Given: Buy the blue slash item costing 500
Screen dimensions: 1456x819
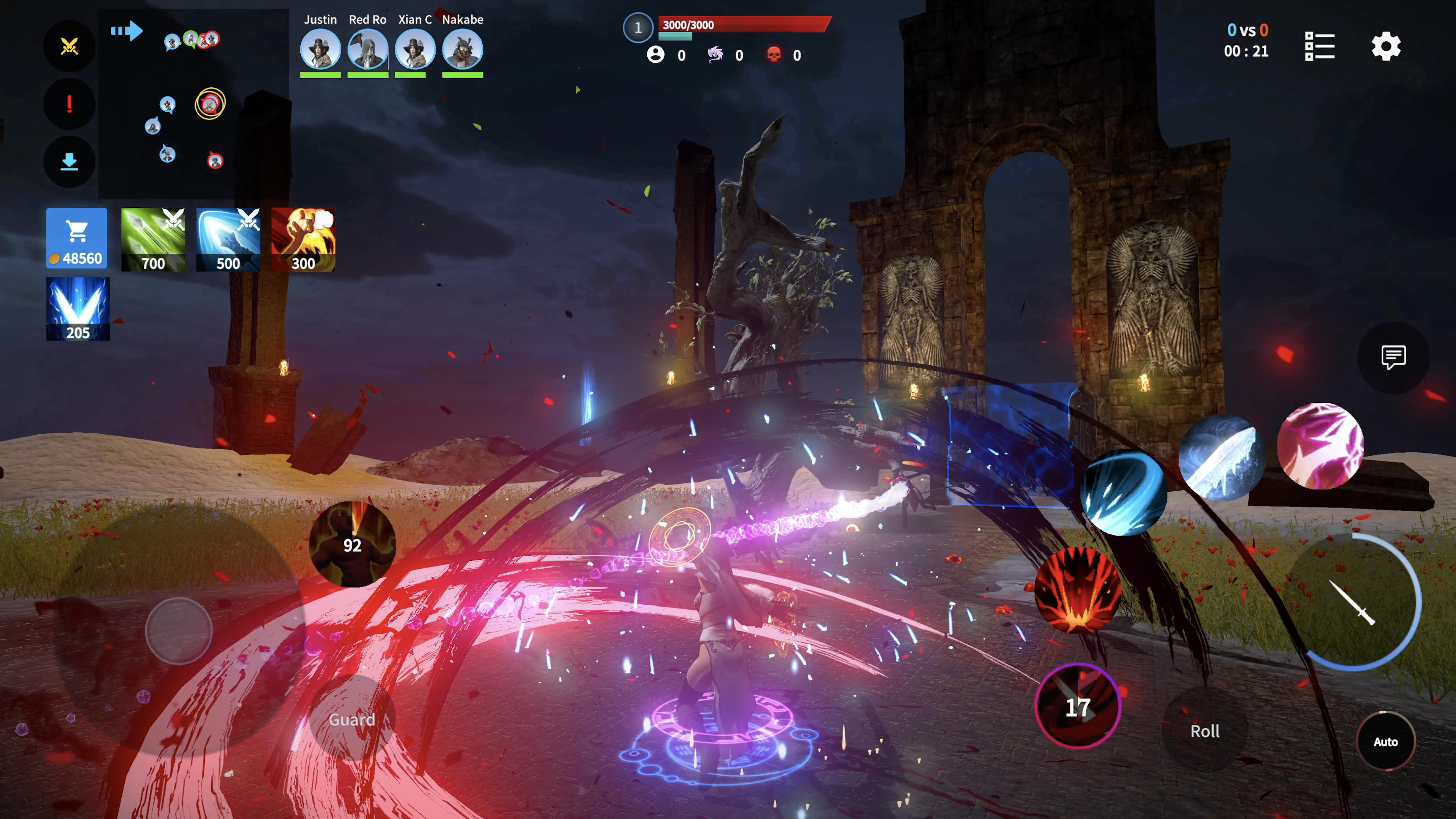Looking at the screenshot, I should coord(228,240).
